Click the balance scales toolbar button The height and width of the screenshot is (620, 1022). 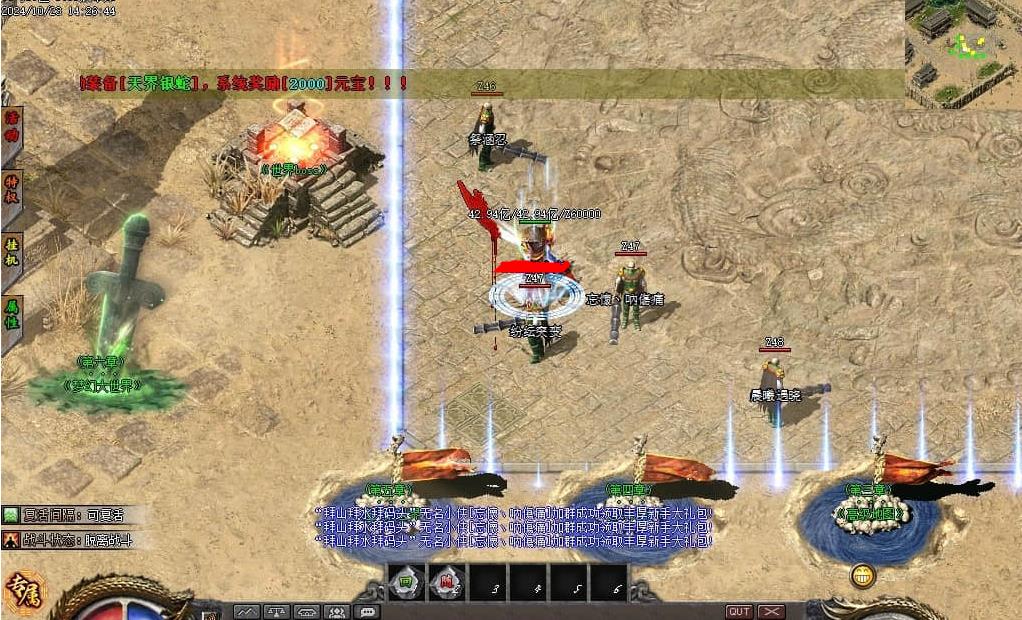pyautogui.click(x=277, y=611)
